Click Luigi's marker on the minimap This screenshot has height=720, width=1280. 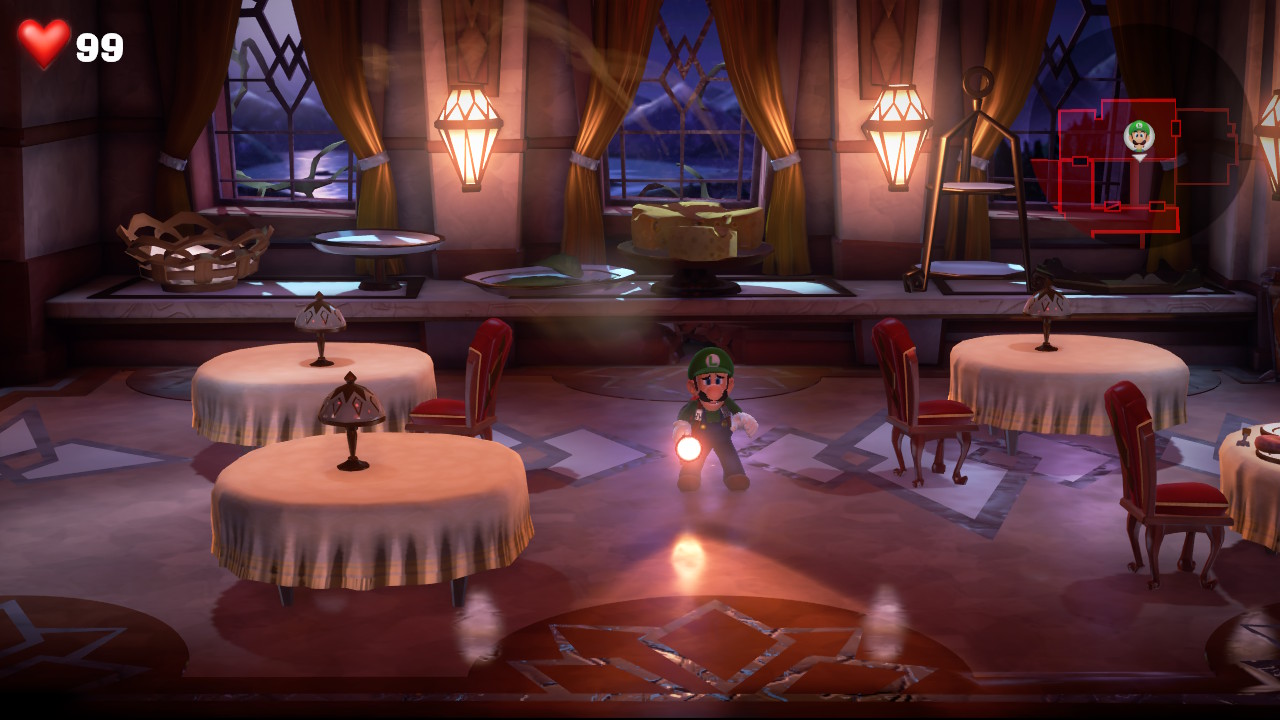[x=1139, y=136]
